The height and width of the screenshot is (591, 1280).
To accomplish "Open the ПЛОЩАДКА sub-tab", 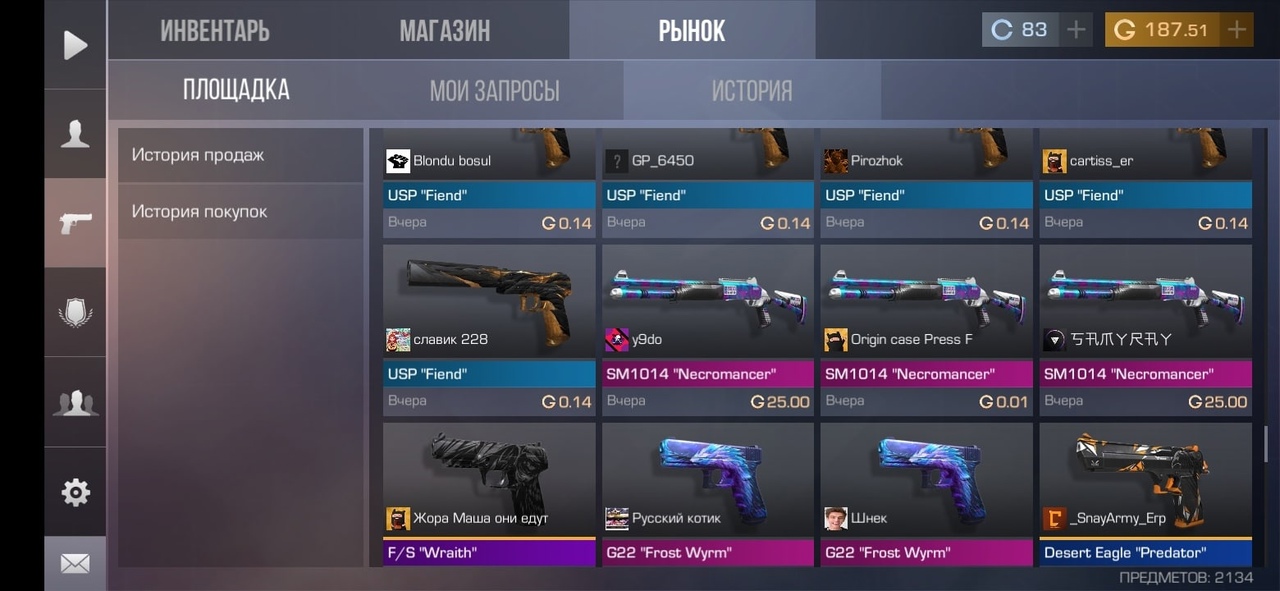I will pyautogui.click(x=236, y=90).
